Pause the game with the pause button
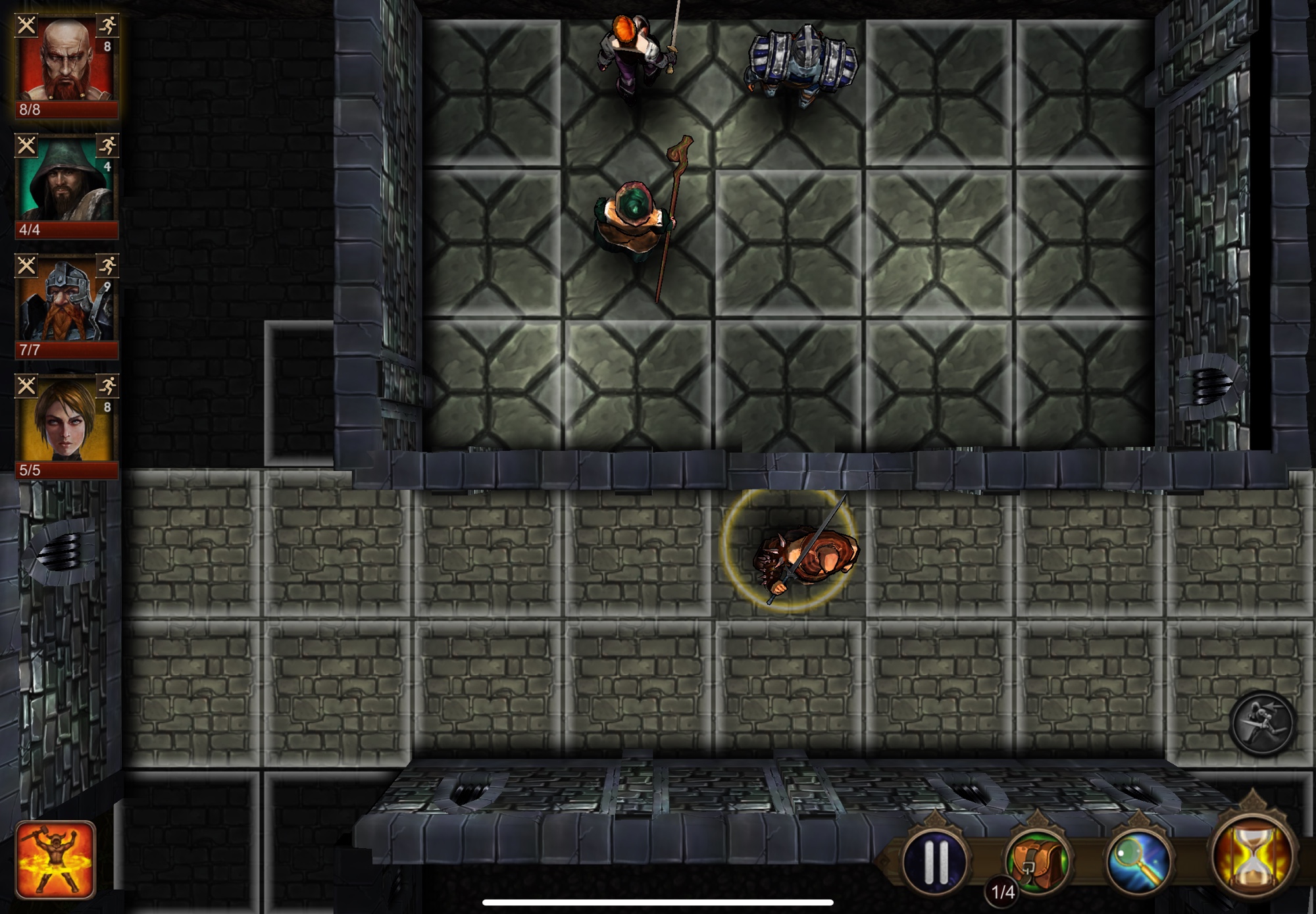1316x914 pixels. pos(936,860)
